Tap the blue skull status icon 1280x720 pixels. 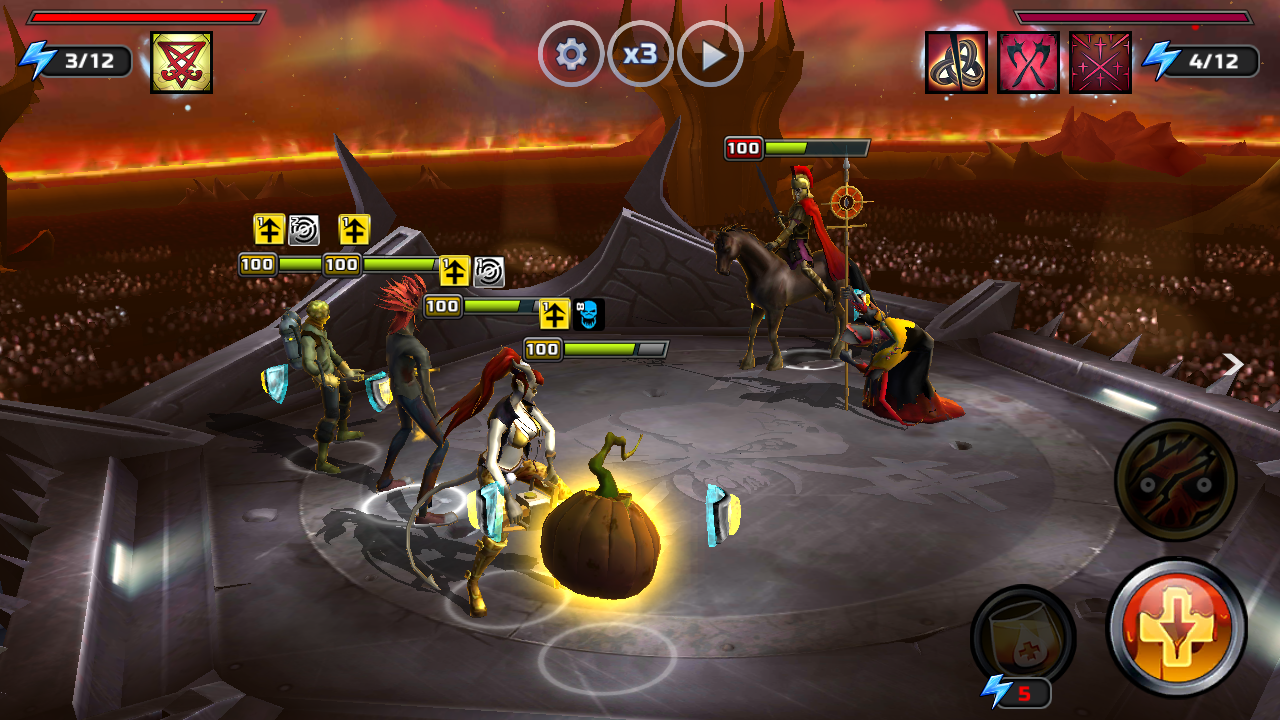[589, 314]
